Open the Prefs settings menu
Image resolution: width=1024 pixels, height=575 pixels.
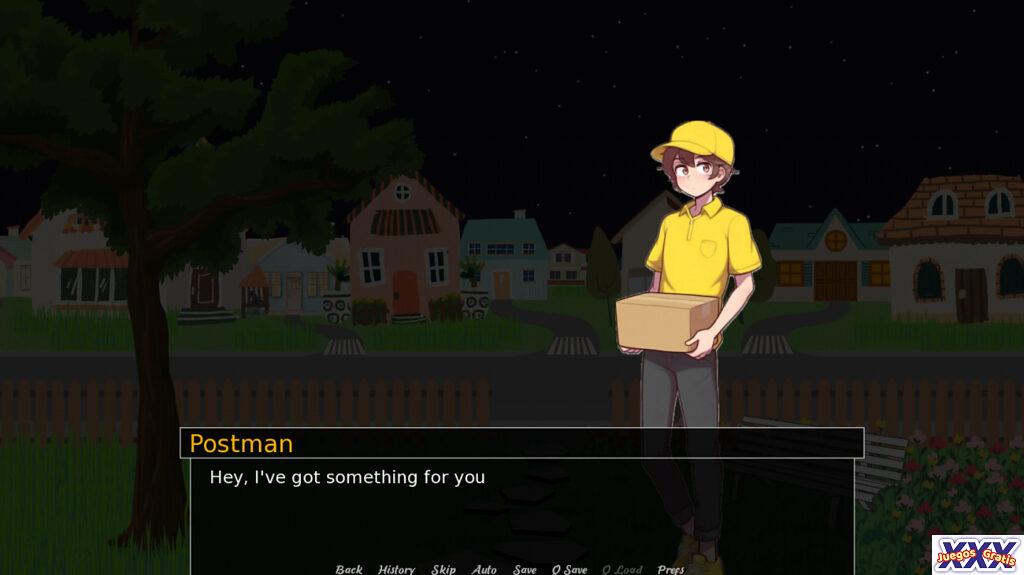point(671,569)
